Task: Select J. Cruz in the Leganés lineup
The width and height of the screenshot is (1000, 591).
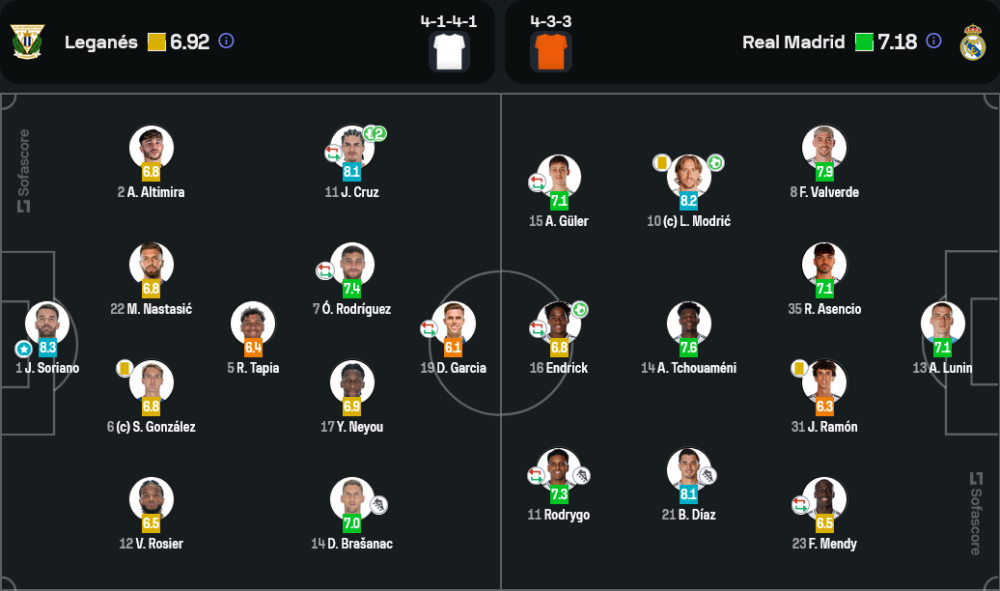Action: click(x=352, y=148)
